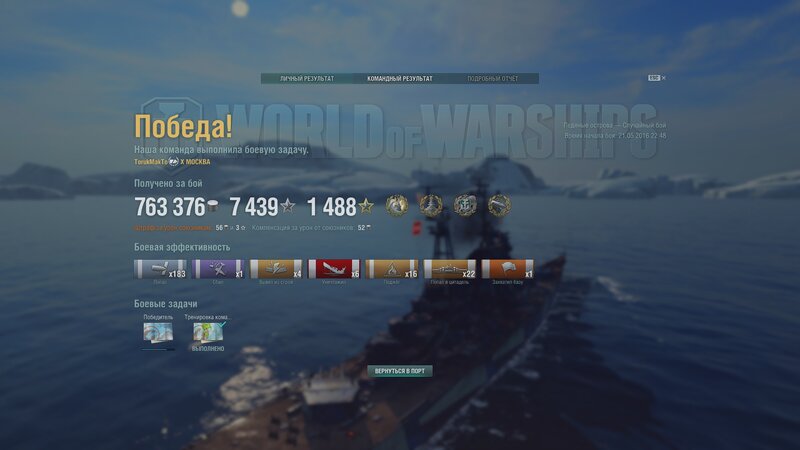Image resolution: width=800 pixels, height=450 pixels.
Task: Select the x4 incapacitation ribbon
Action: coord(277,270)
